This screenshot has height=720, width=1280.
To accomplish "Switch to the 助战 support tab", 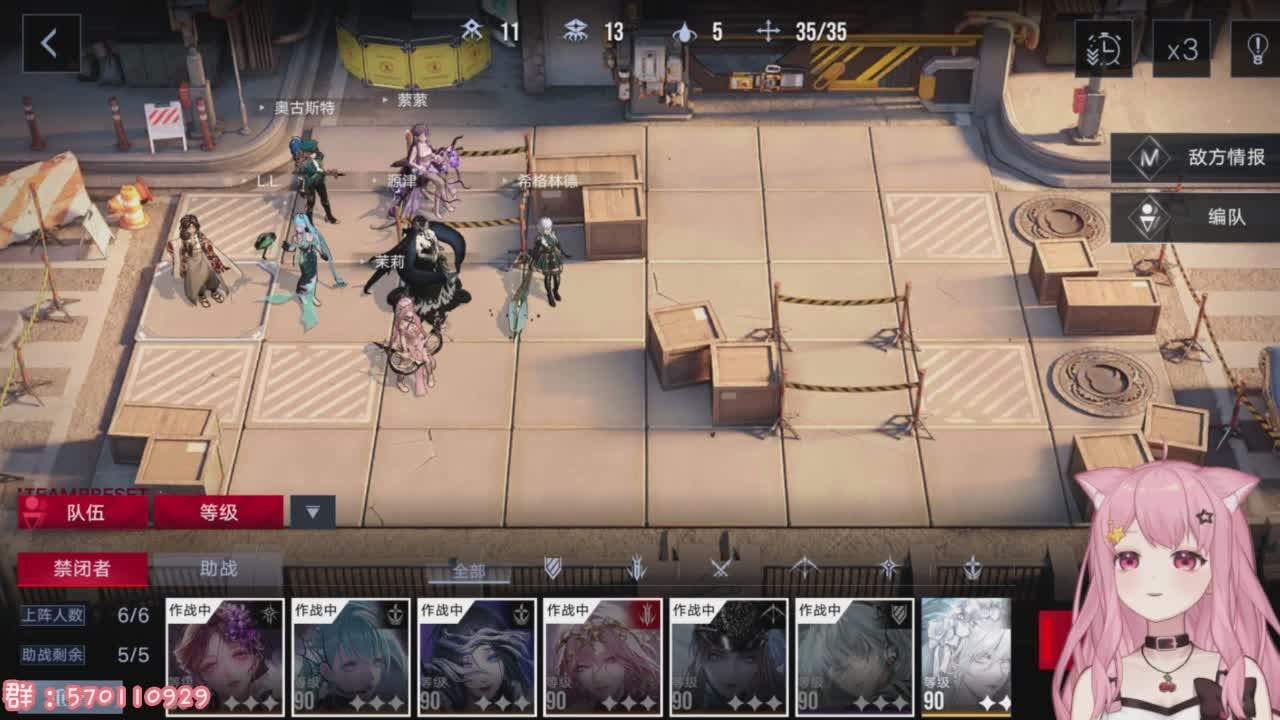I will tap(218, 569).
